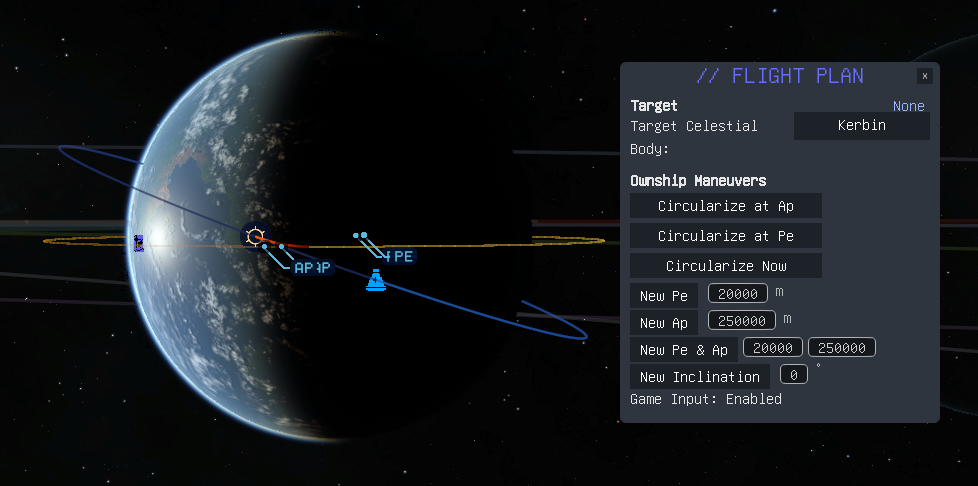Circularize at Ap maneuver
Screen dimensions: 978x486
pyautogui.click(x=725, y=206)
